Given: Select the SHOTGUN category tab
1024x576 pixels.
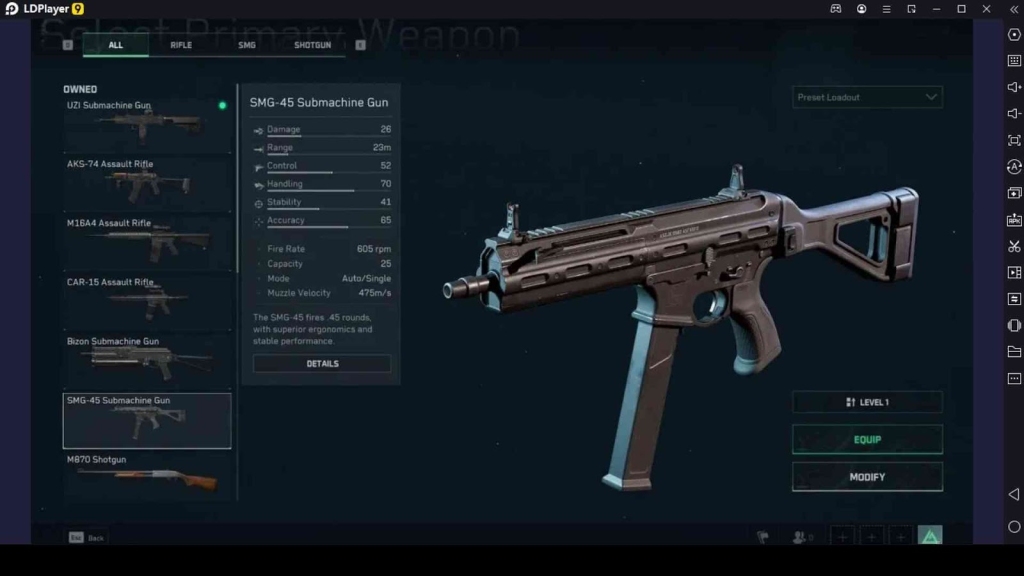Looking at the screenshot, I should click(312, 45).
